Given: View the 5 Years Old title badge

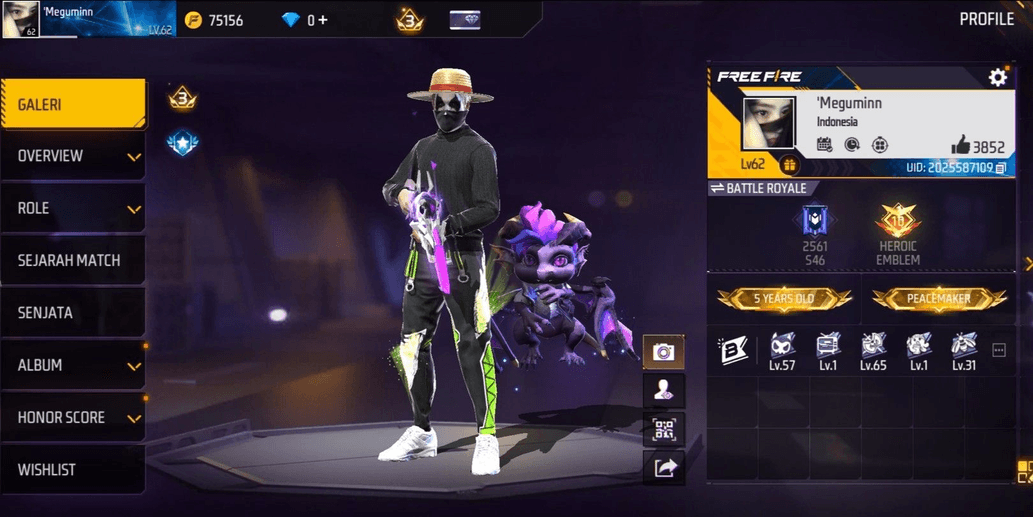Looking at the screenshot, I should pos(784,298).
